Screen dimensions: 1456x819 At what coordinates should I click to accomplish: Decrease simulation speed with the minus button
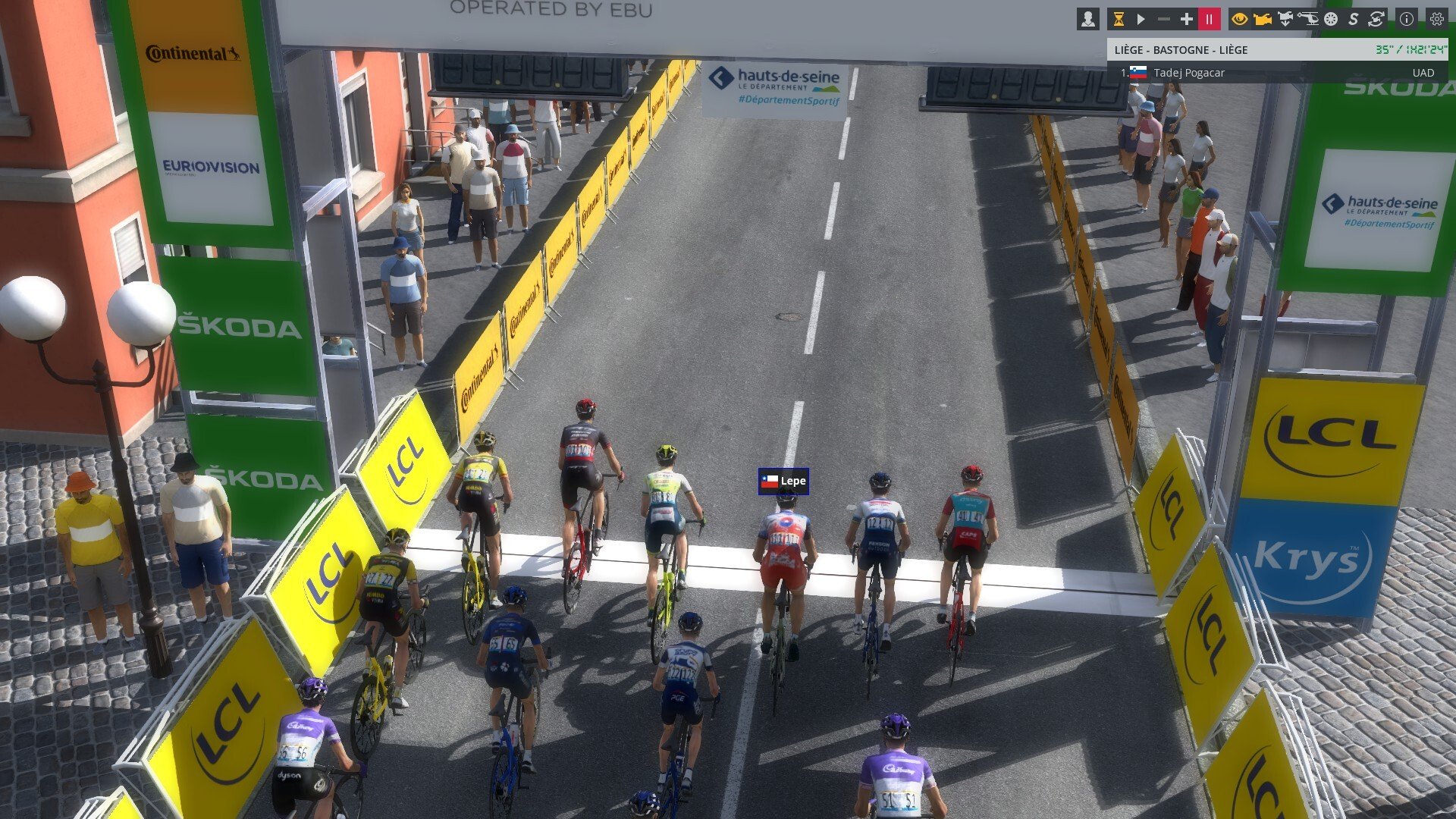[1164, 19]
